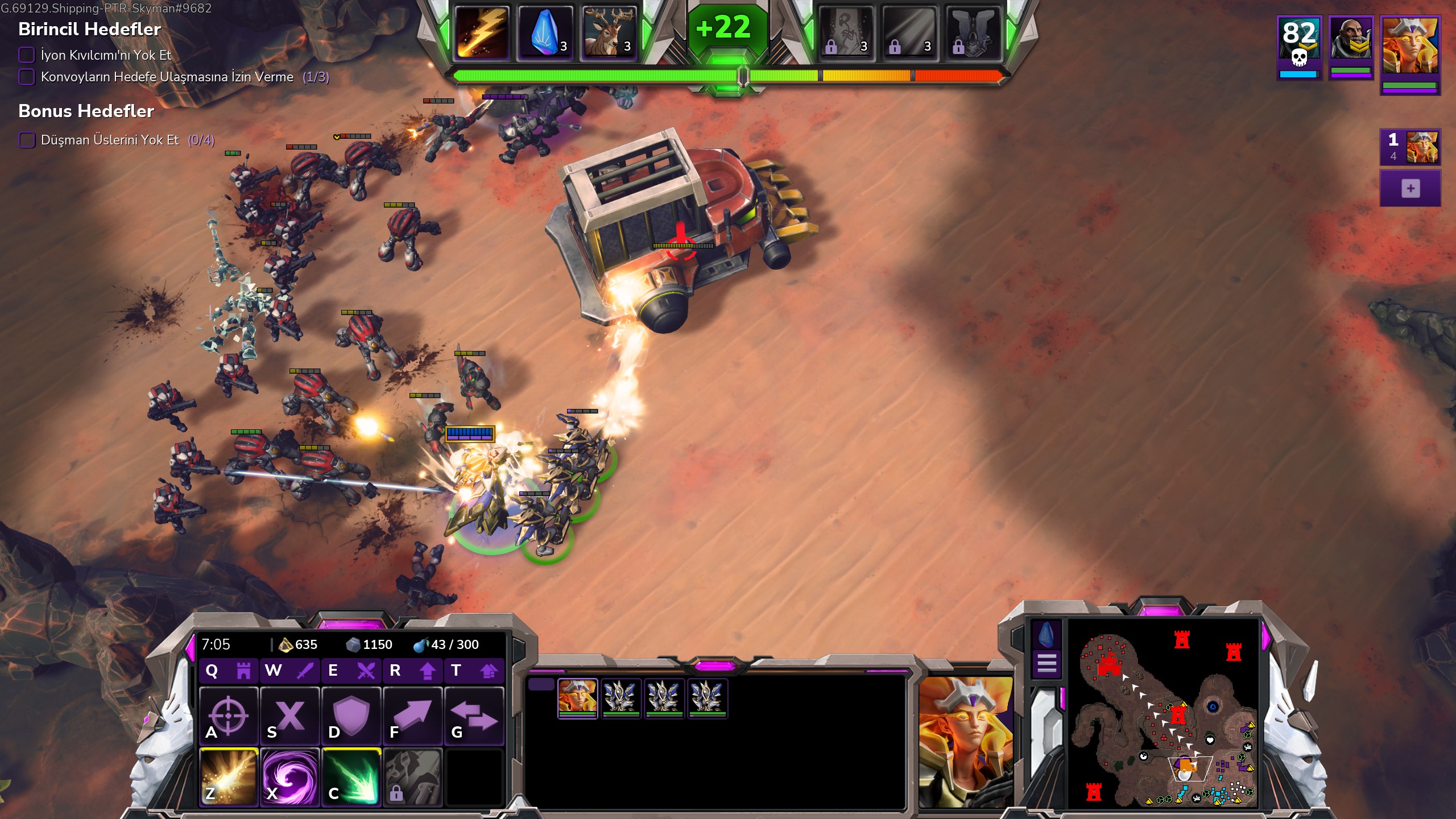Screen dimensions: 1456x819
Task: Cast the golden burst ability marked Z
Action: pos(229,777)
